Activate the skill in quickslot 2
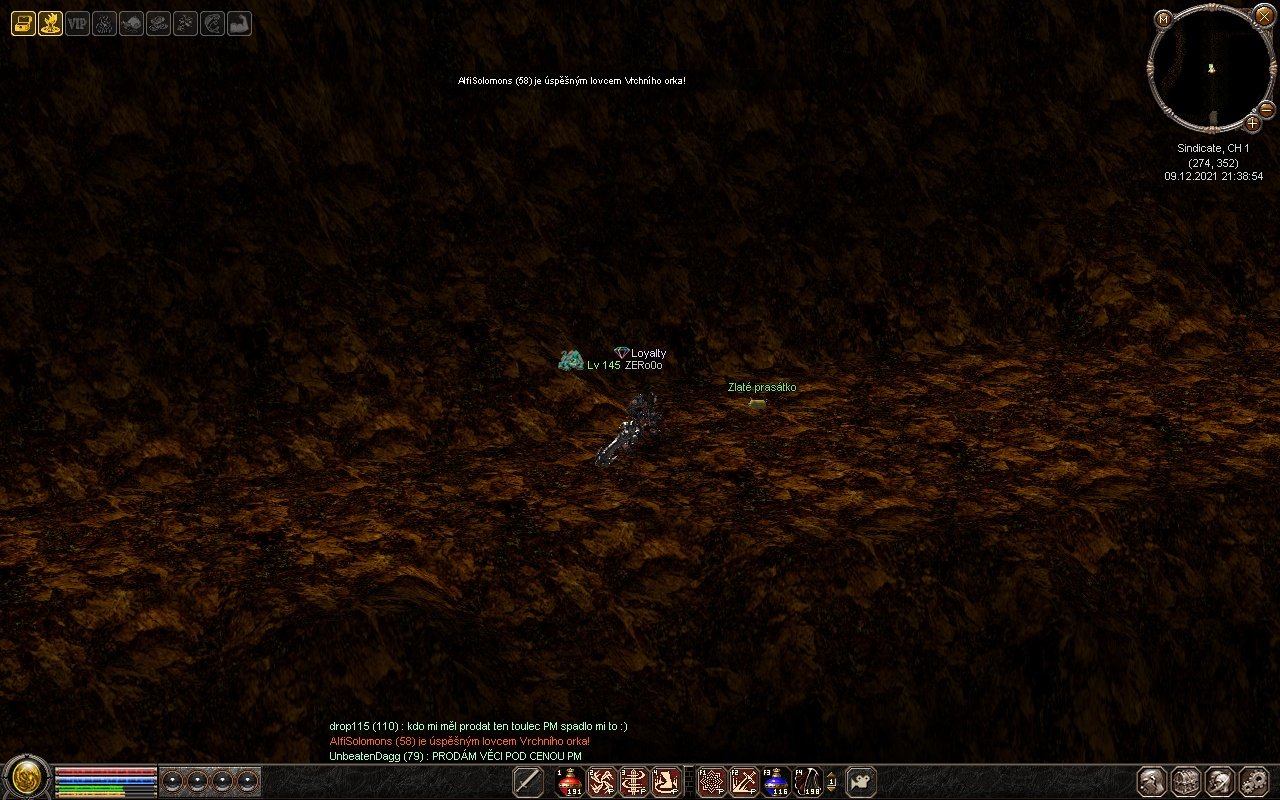The height and width of the screenshot is (800, 1280). pyautogui.click(x=602, y=782)
